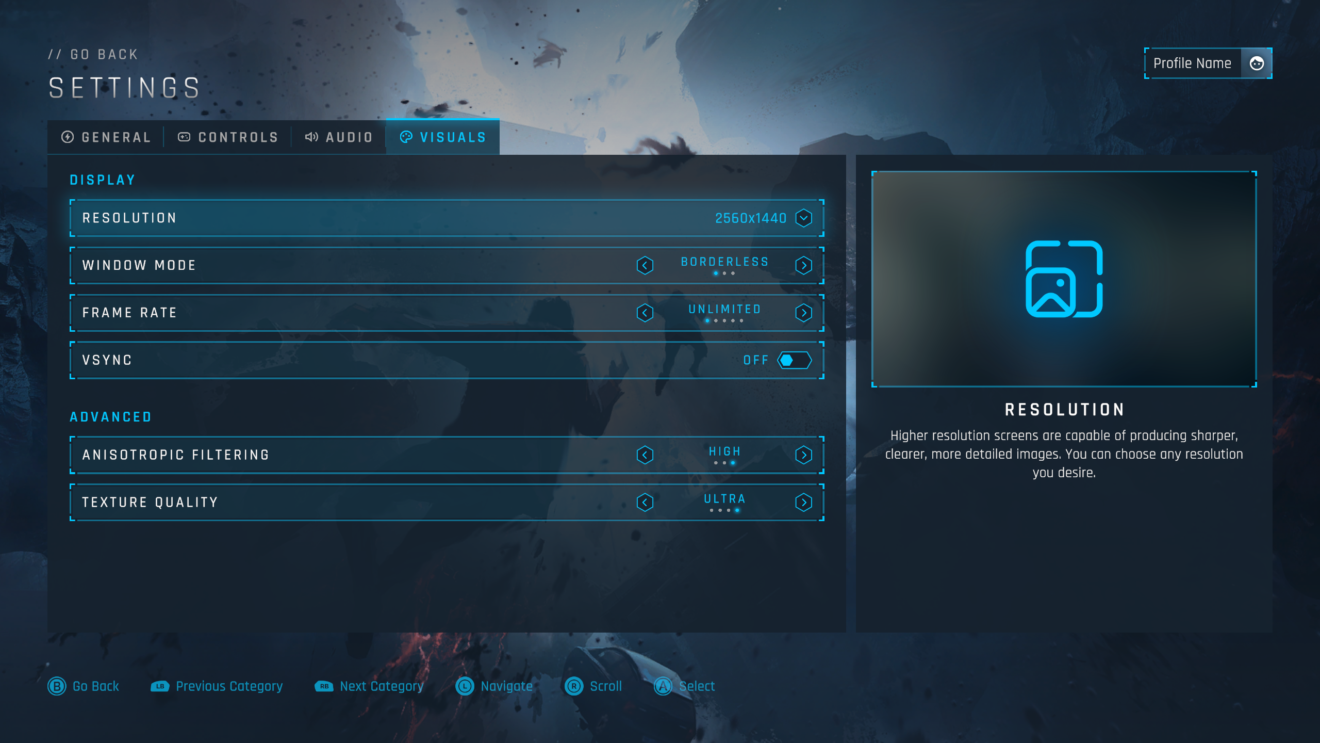Click the previous arrow on Texture Quality
Viewport: 1320px width, 743px height.
pos(645,502)
